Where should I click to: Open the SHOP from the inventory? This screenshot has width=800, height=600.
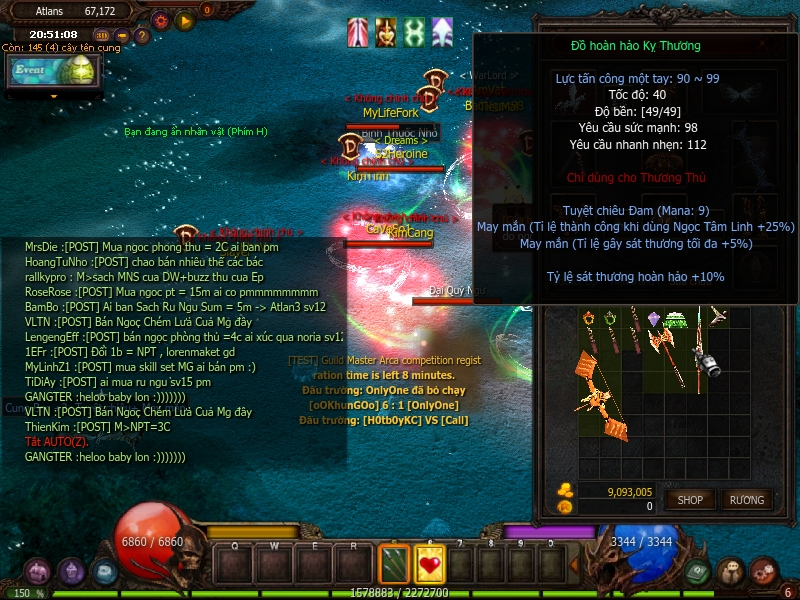691,499
